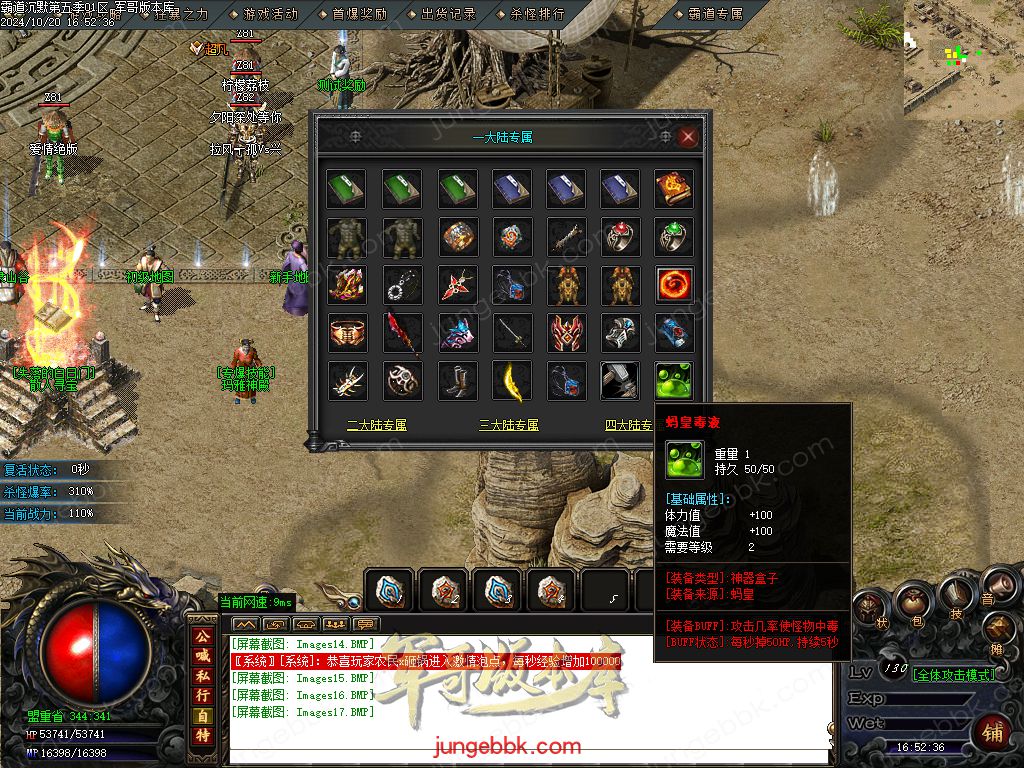Viewport: 1024px width, 768px height.
Task: Close the 一大陆专属 item window
Action: [688, 137]
